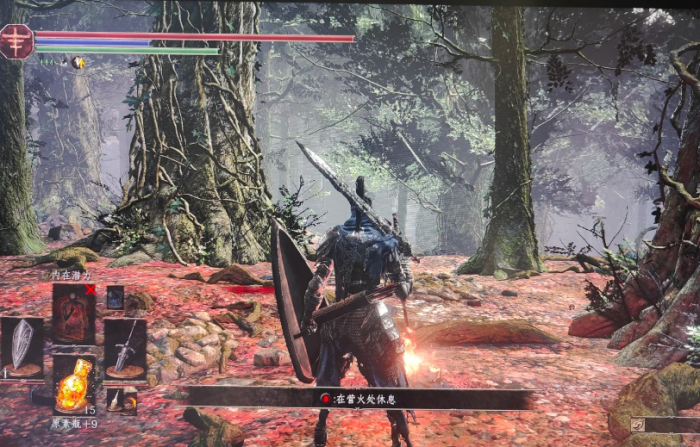Click the orange arrow buff status icon
The image size is (700, 447).
click(x=79, y=62)
